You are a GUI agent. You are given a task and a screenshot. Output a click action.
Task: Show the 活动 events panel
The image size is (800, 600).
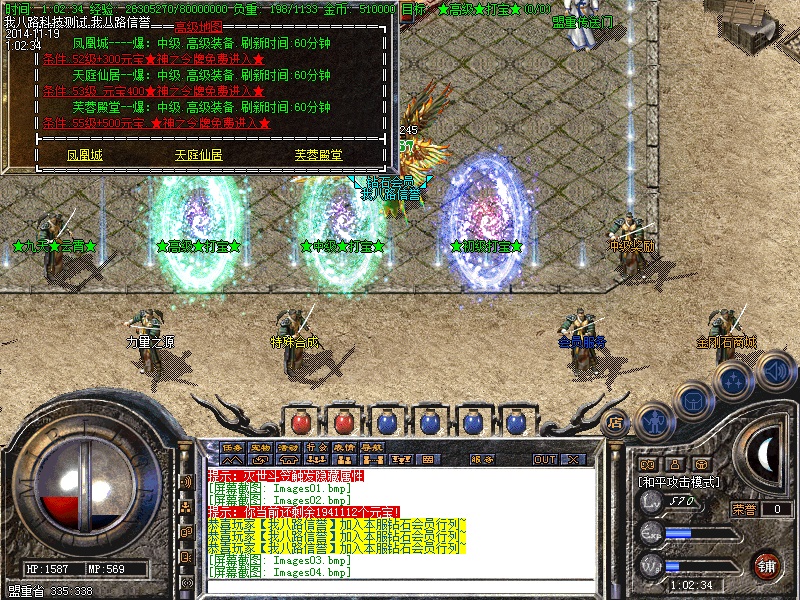(x=288, y=447)
